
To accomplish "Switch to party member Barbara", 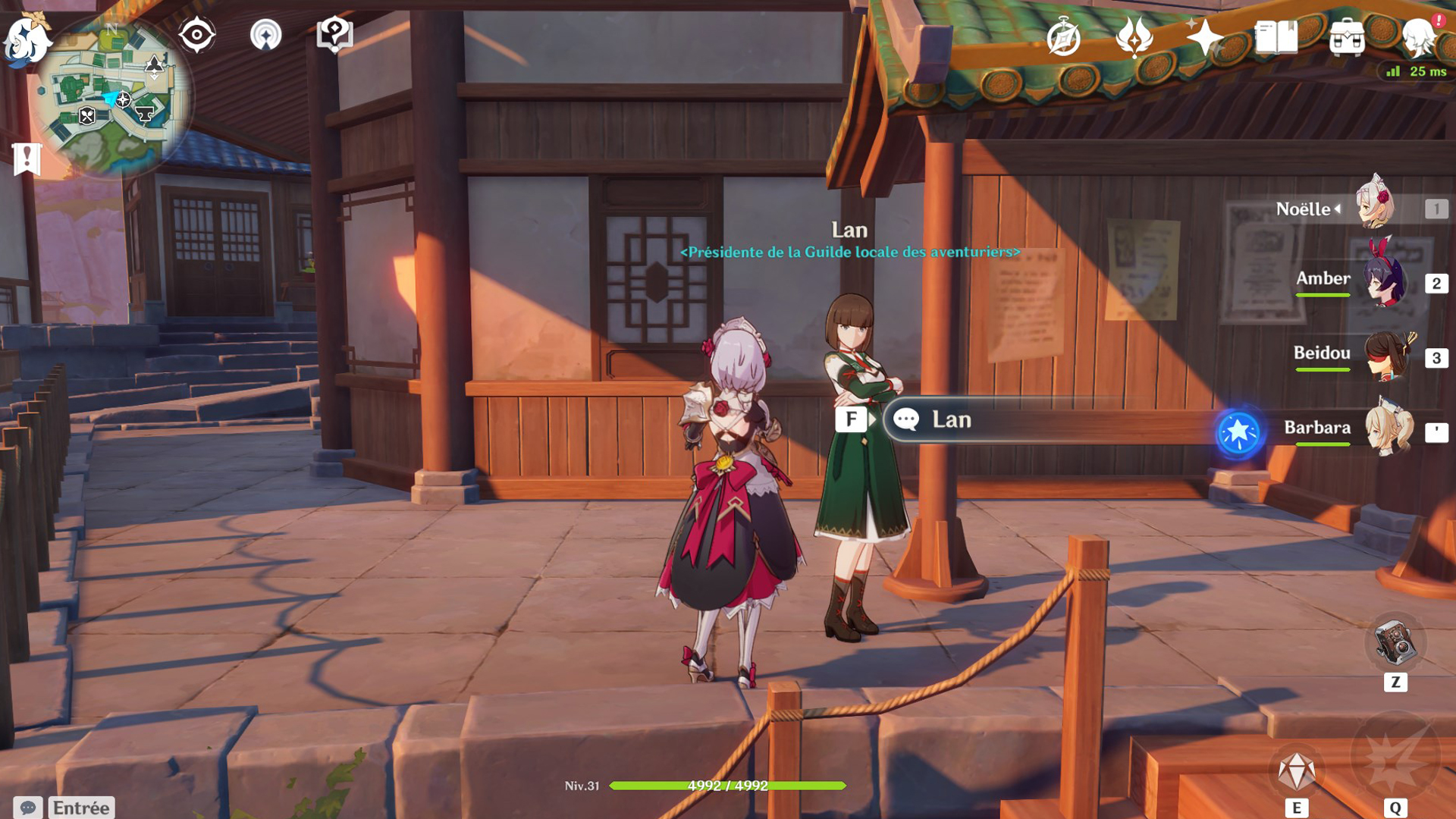I will (1388, 430).
